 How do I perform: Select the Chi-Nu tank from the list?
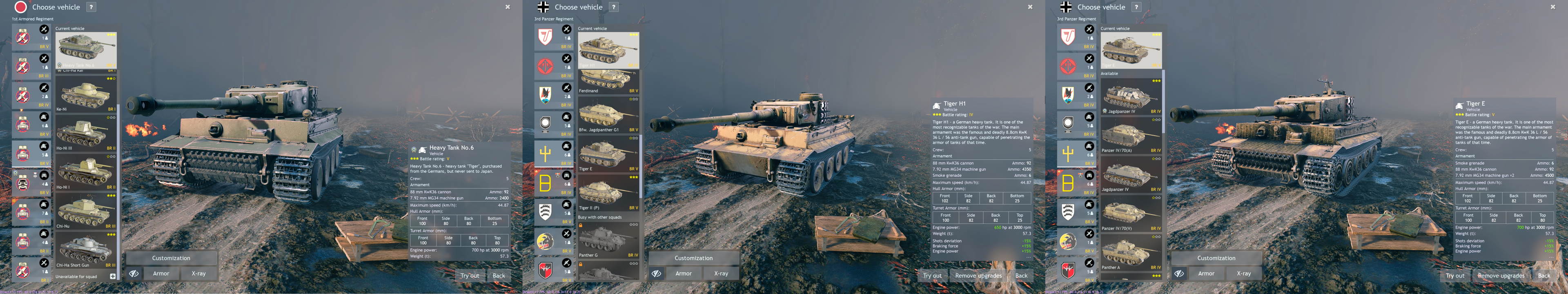(x=85, y=211)
